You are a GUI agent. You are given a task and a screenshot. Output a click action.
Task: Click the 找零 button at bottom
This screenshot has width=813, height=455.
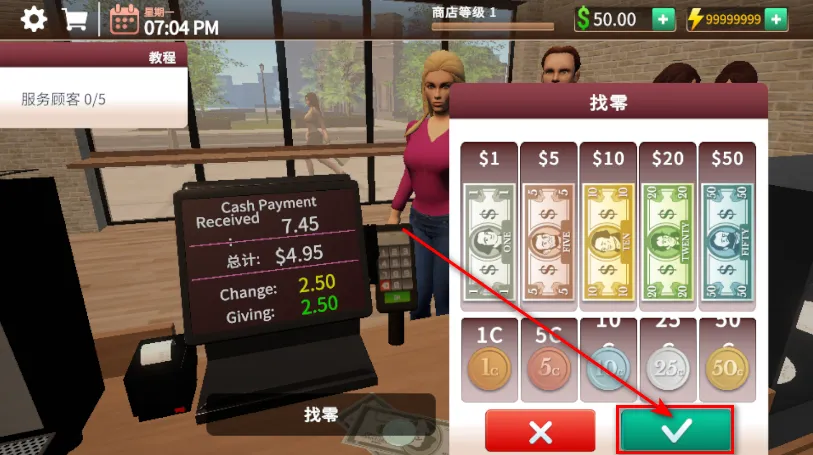tap(321, 414)
